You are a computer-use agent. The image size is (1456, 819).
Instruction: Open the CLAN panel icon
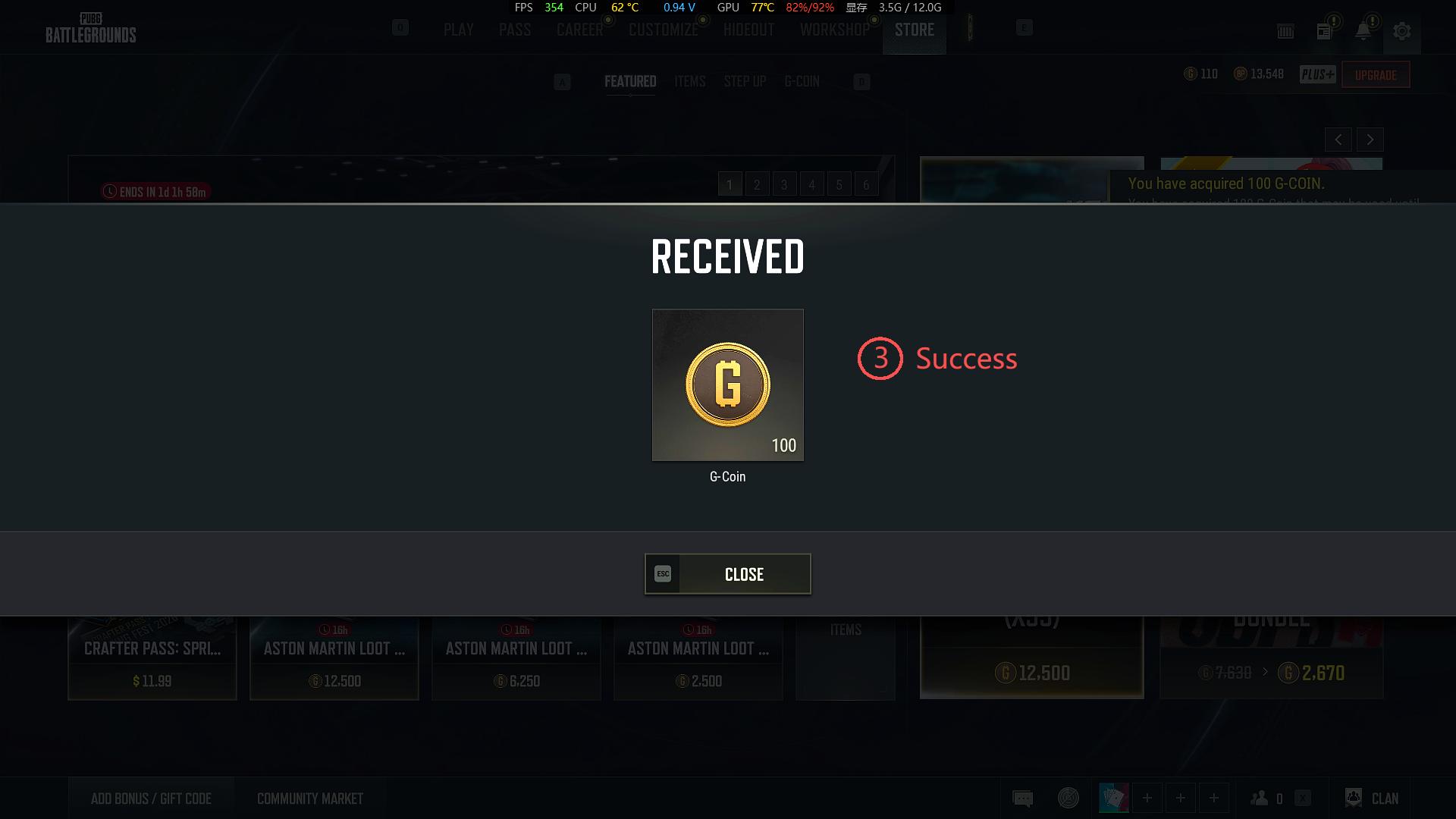1354,798
